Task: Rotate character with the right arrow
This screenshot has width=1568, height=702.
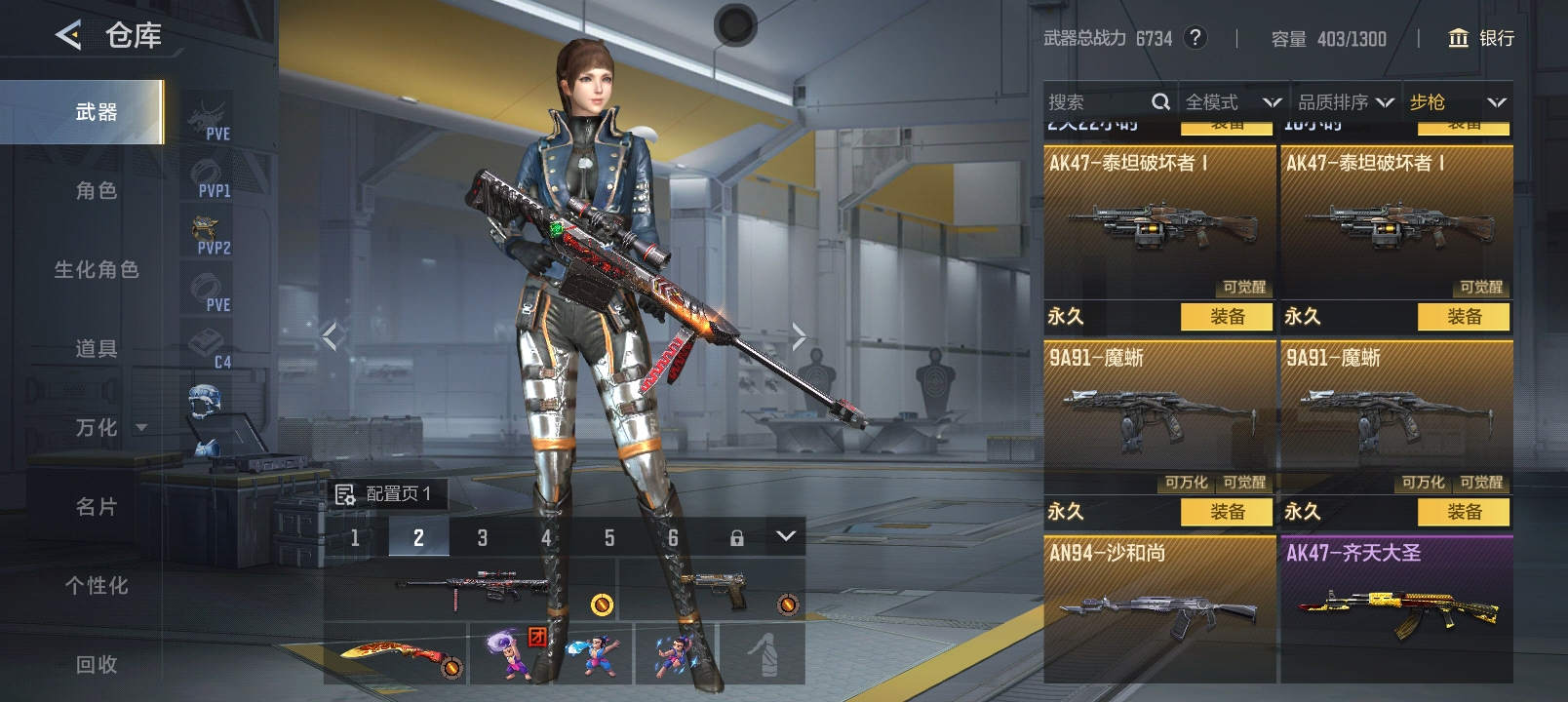Action: tap(799, 336)
